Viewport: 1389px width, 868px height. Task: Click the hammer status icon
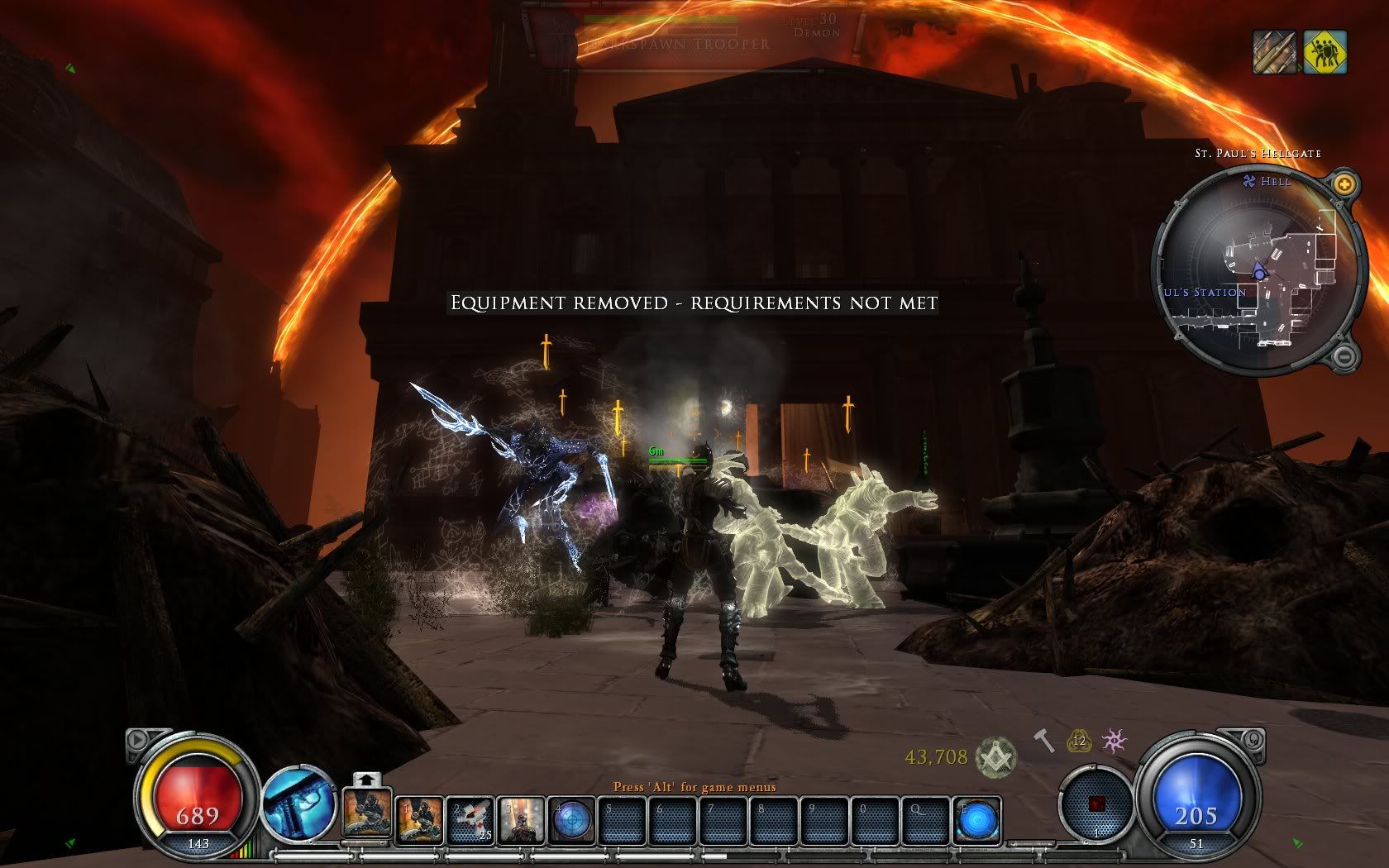click(1044, 741)
